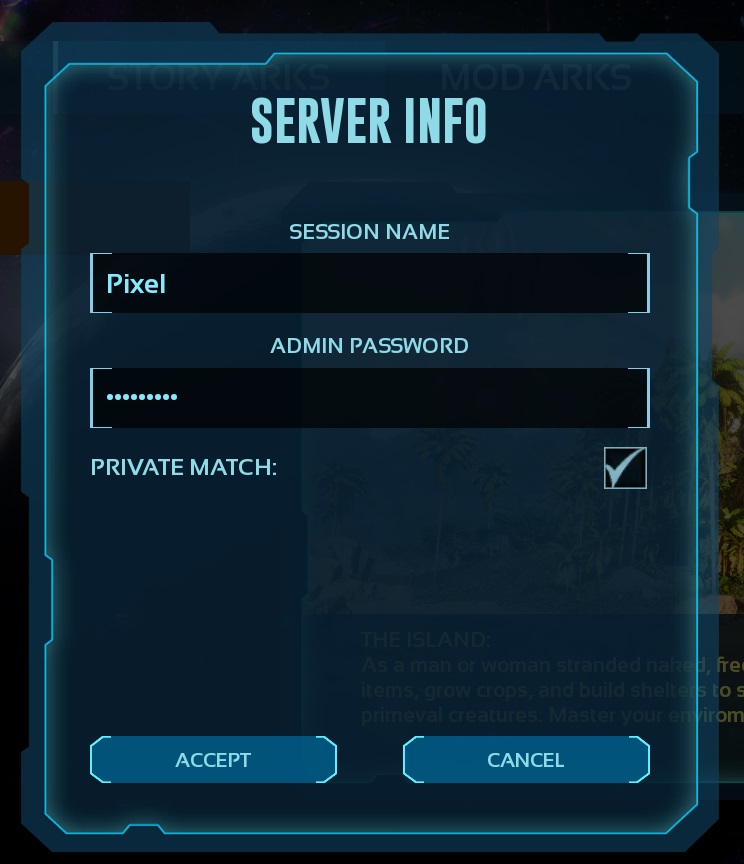This screenshot has height=864, width=744.
Task: Focus the Admin Password field
Action: [x=369, y=397]
